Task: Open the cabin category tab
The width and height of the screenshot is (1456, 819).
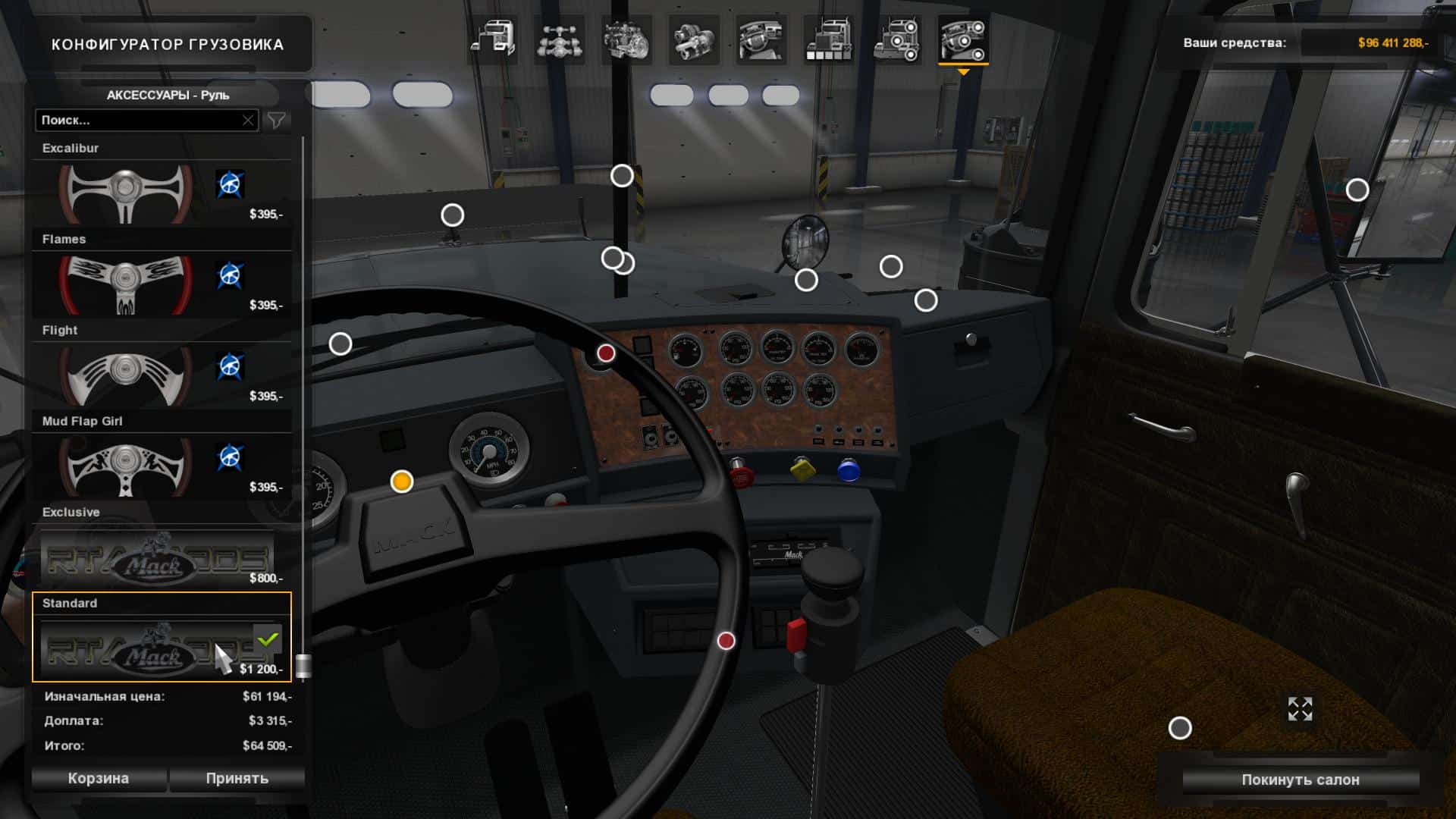Action: pyautogui.click(x=492, y=39)
